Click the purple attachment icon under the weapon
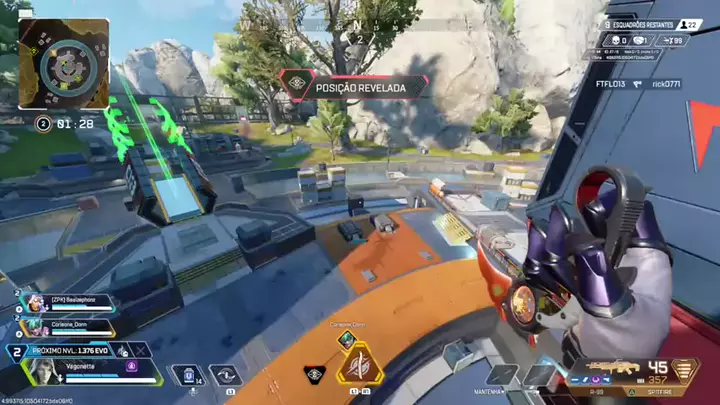The image size is (720, 405). pos(597,381)
